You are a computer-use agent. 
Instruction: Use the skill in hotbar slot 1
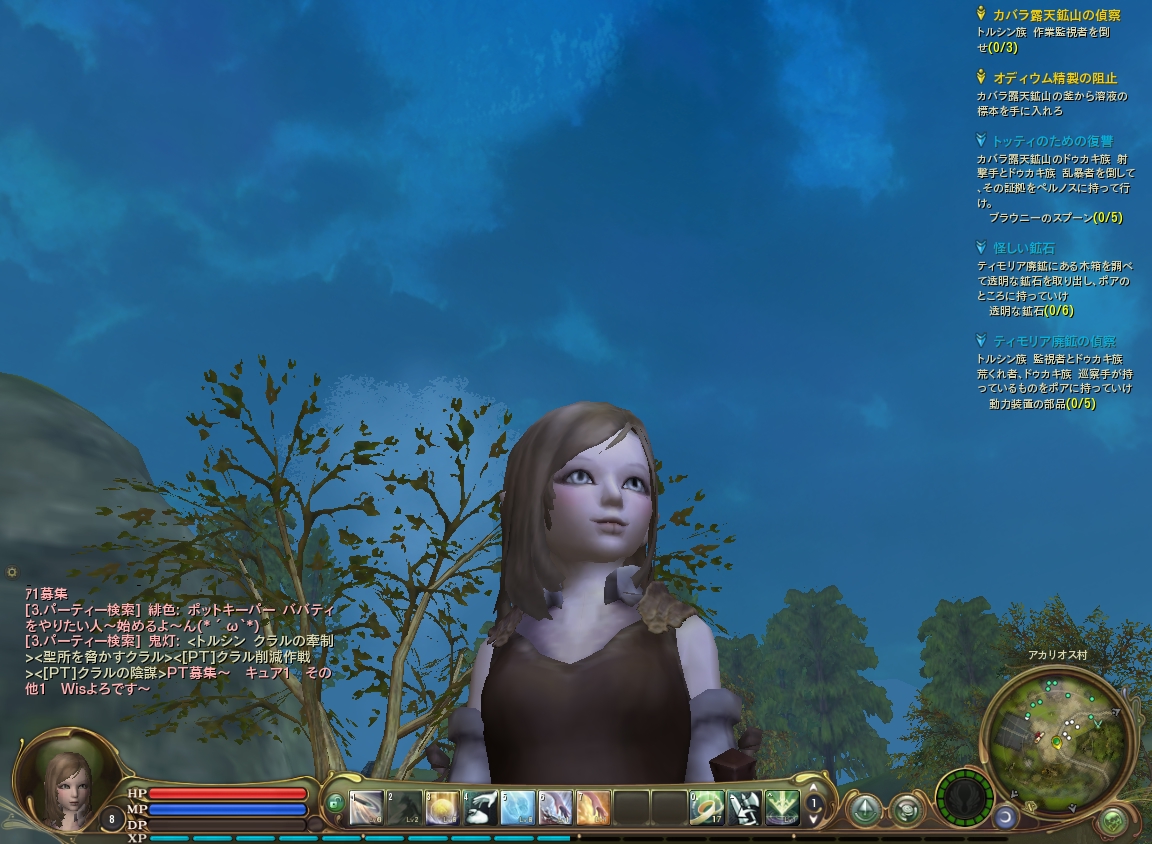click(367, 807)
